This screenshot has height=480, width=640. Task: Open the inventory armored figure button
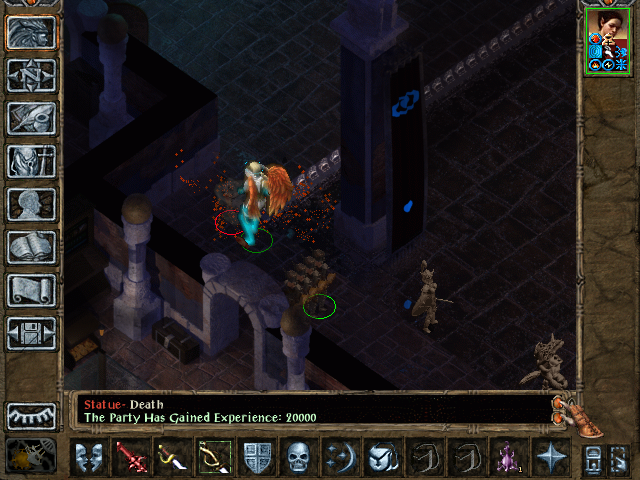tap(31, 161)
